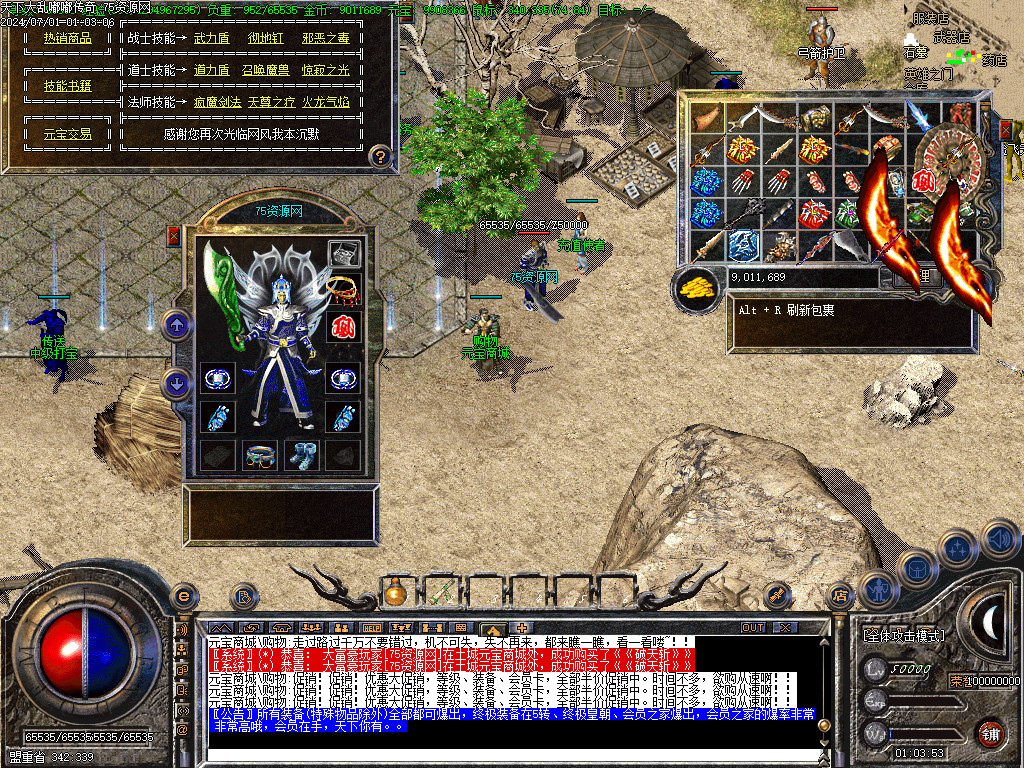The width and height of the screenshot is (1024, 768).
Task: Select the potion bottle in quick belt
Action: 395,594
